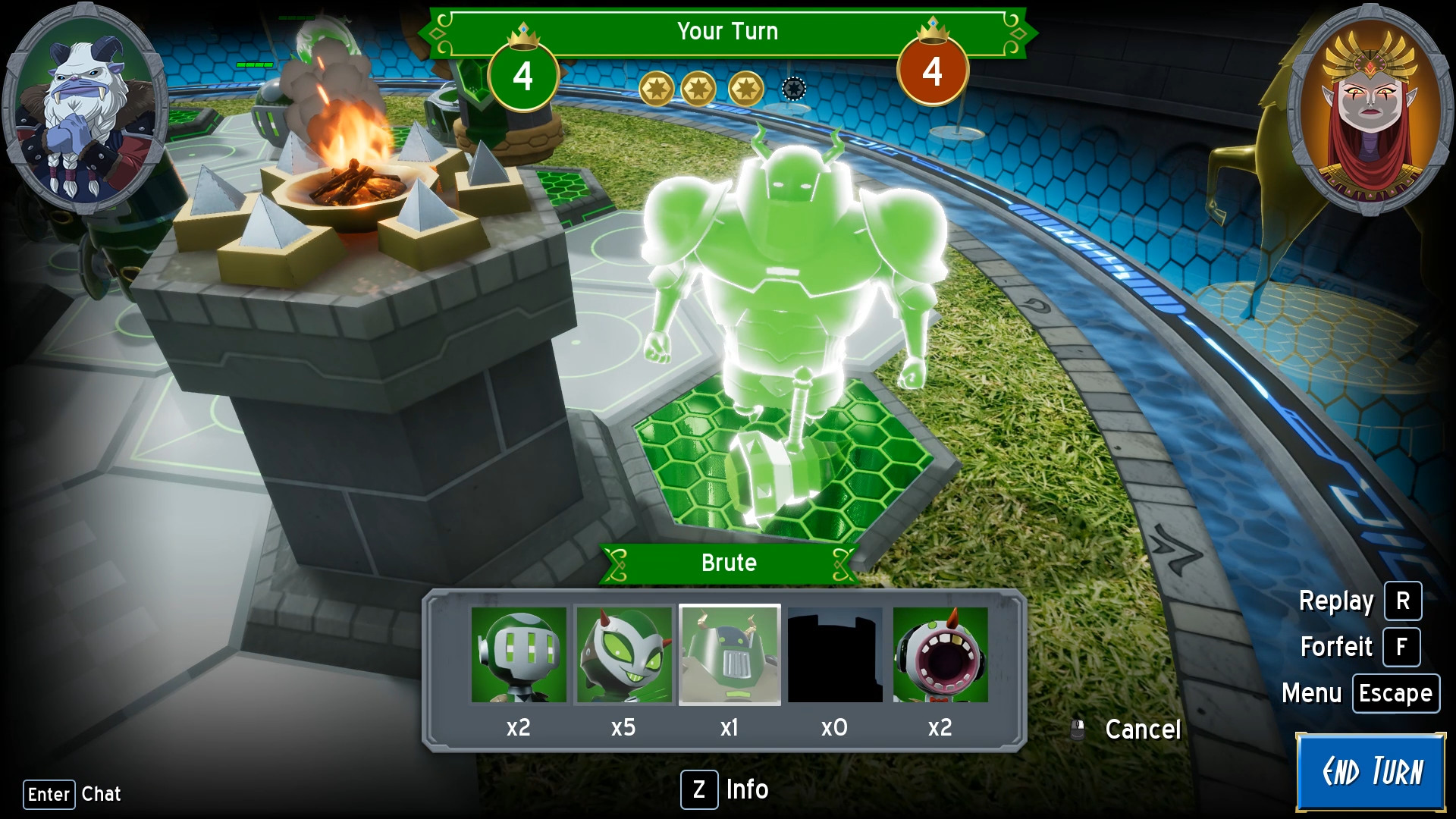Open the Menu via Escape button
The width and height of the screenshot is (1456, 819).
tap(1395, 692)
